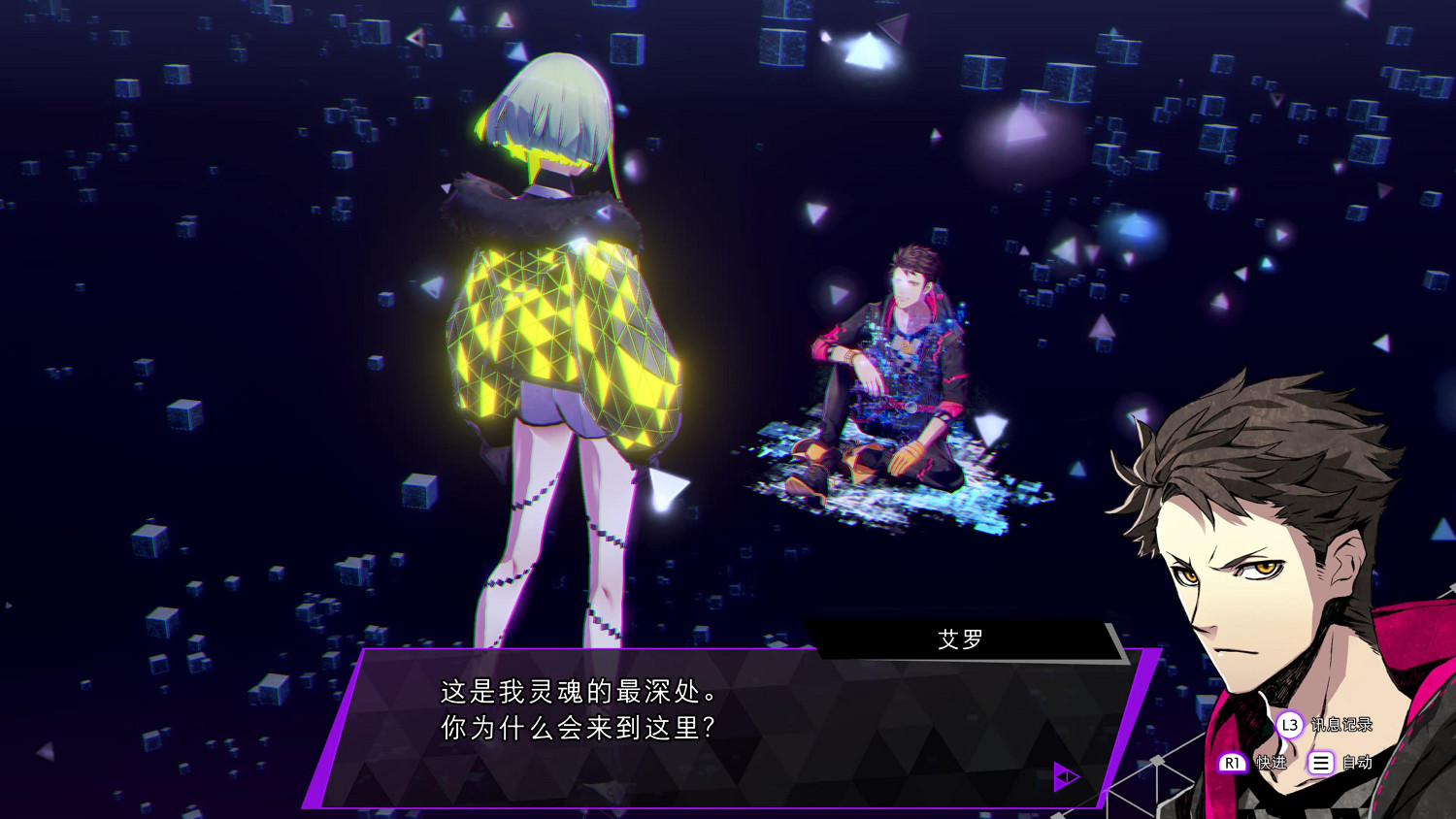Toggle 自动 auto-play mode on
The width and height of the screenshot is (1456, 819).
[x=1357, y=763]
